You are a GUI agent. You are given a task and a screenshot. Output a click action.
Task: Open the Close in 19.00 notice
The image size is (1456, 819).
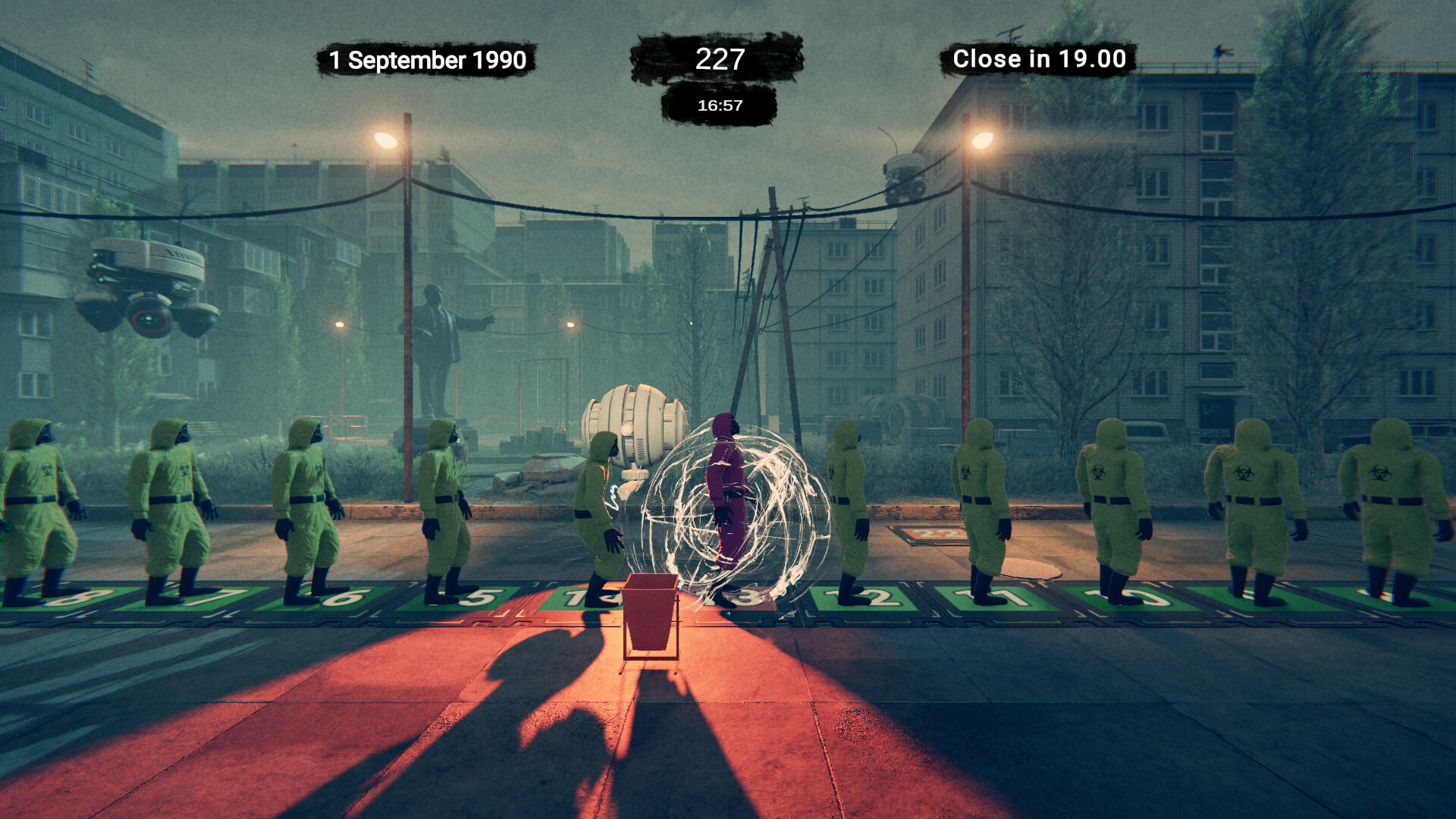tap(1039, 58)
